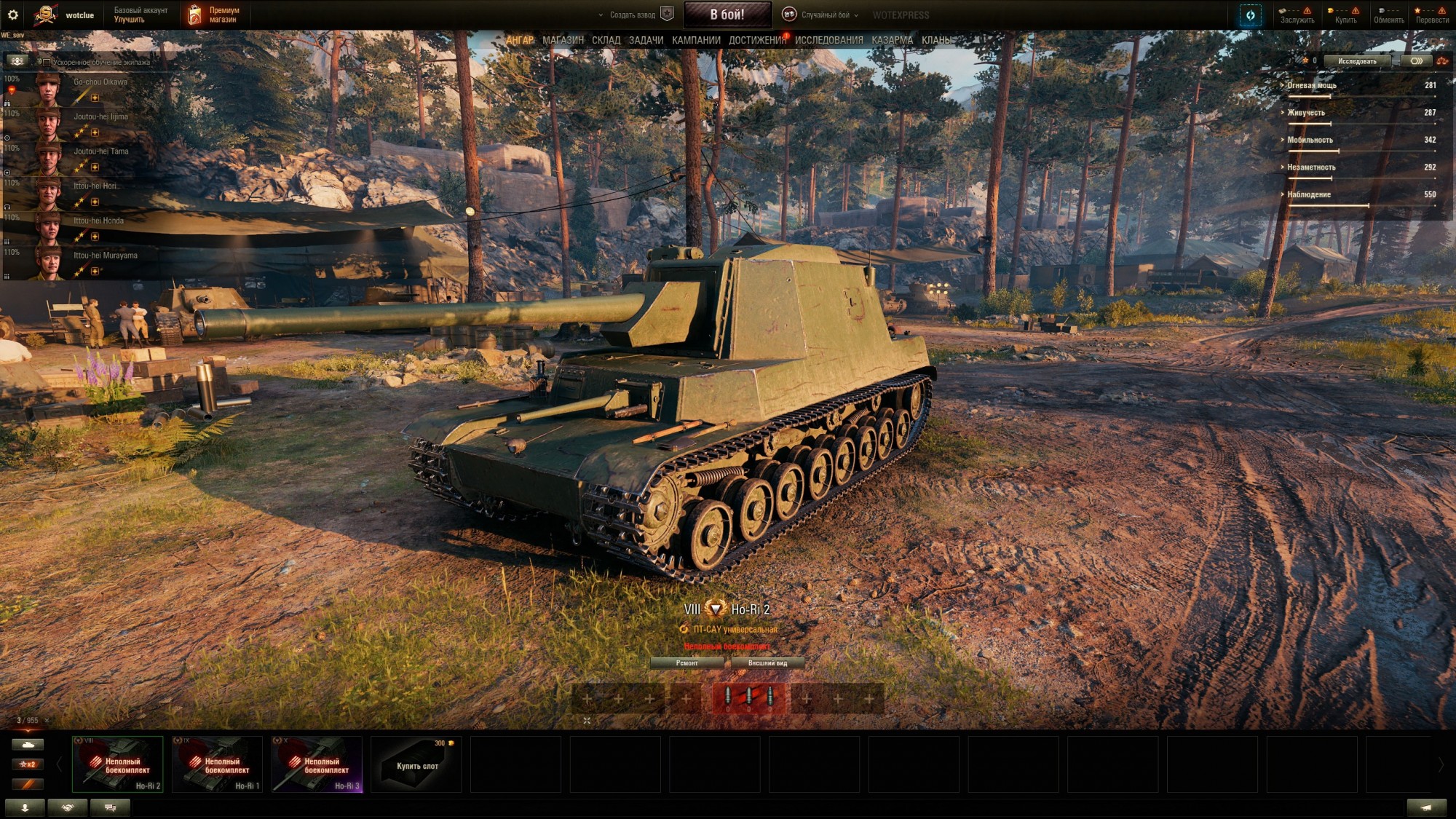This screenshot has height=819, width=1456.
Task: Open chat channels via speech bubbles icon
Action: (110, 807)
